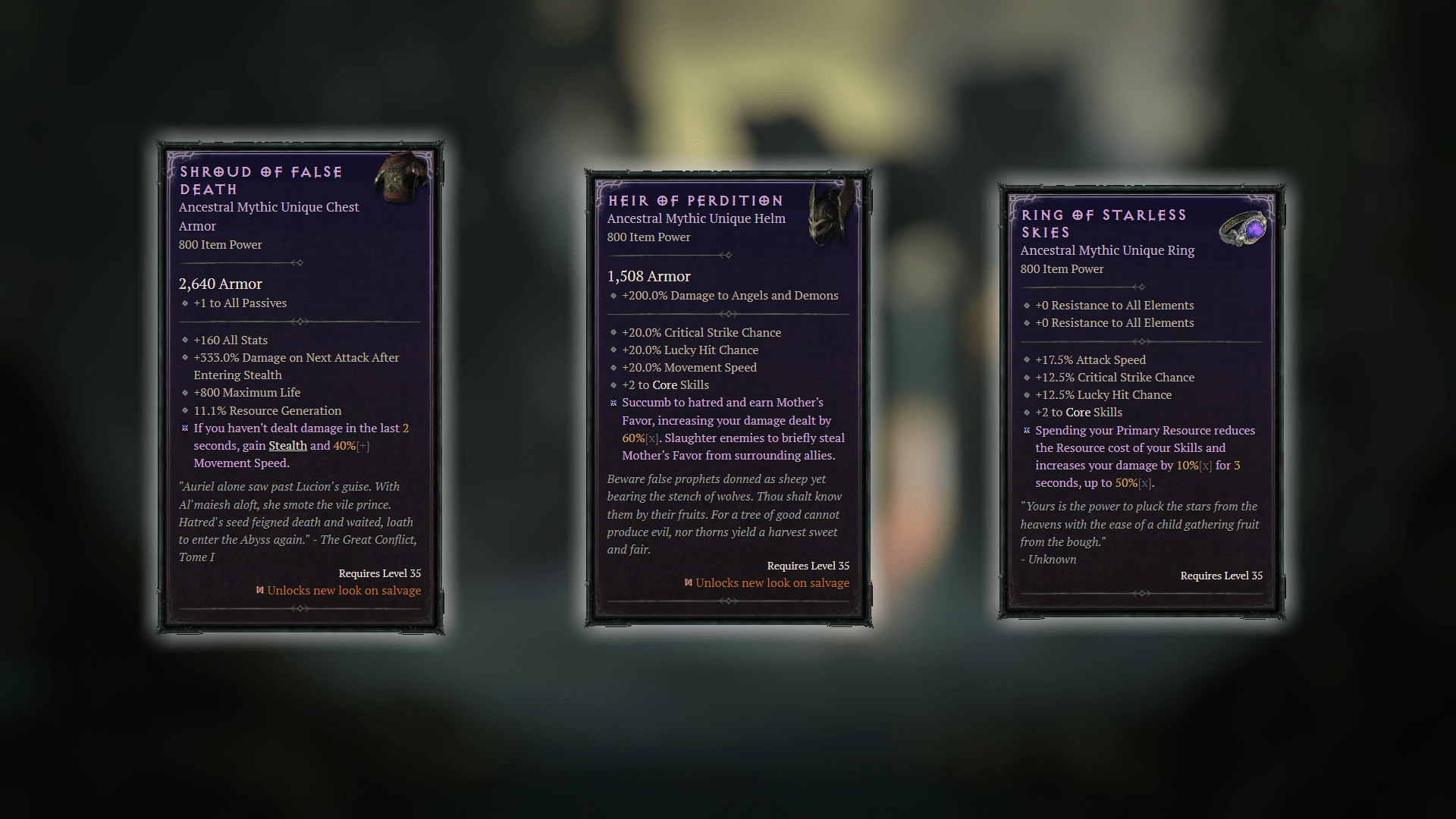Select the Heir of Perdition title header
Screen dimensions: 1456x819
pos(695,200)
